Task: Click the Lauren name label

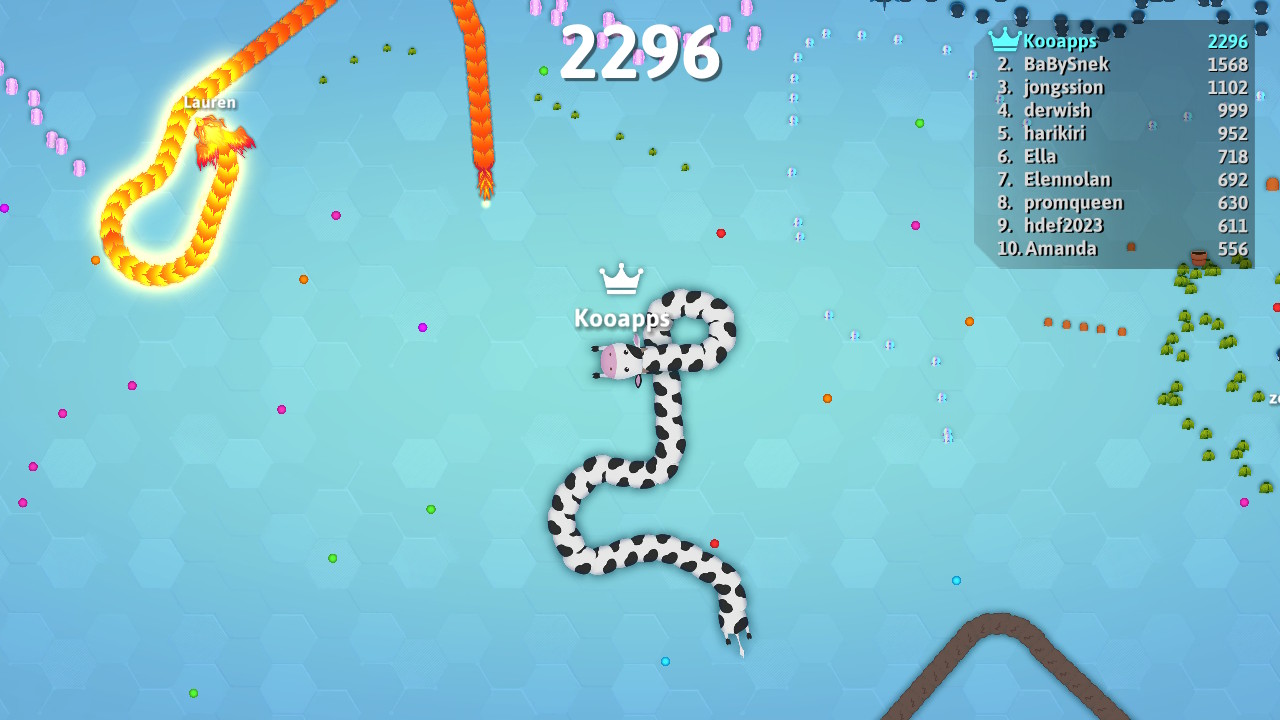Action: [209, 102]
